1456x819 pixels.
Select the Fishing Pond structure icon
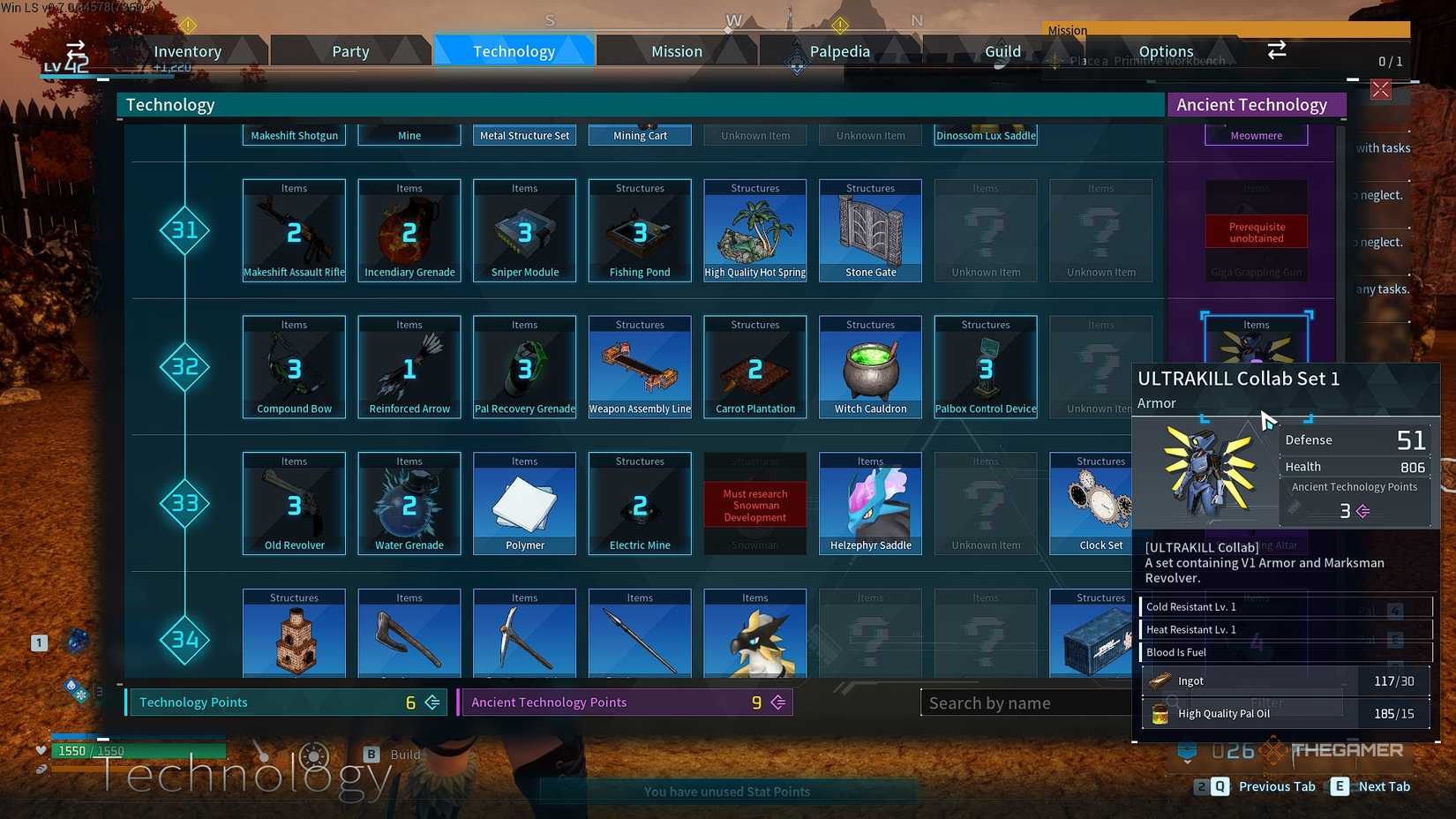639,229
